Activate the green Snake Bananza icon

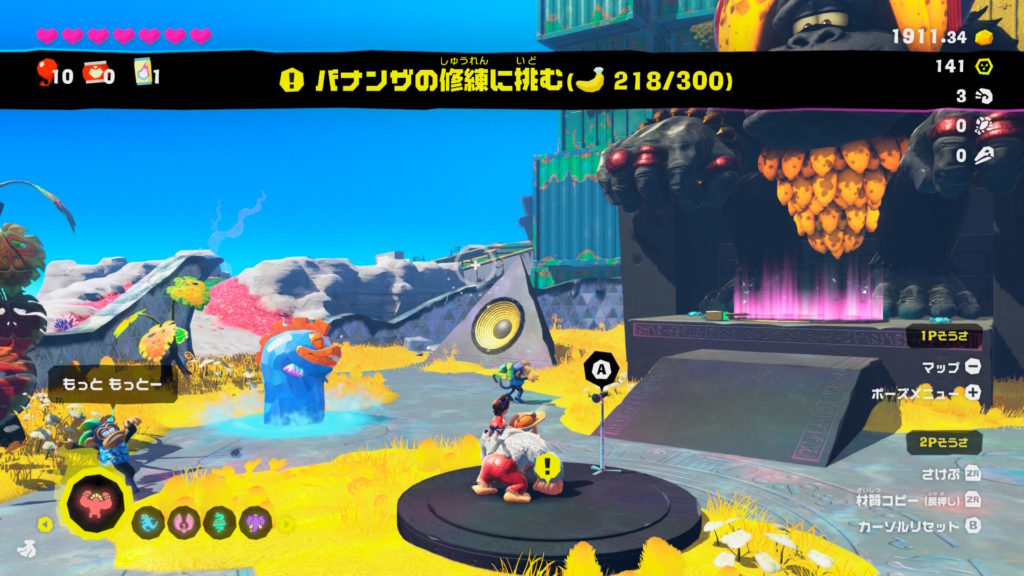click(220, 522)
